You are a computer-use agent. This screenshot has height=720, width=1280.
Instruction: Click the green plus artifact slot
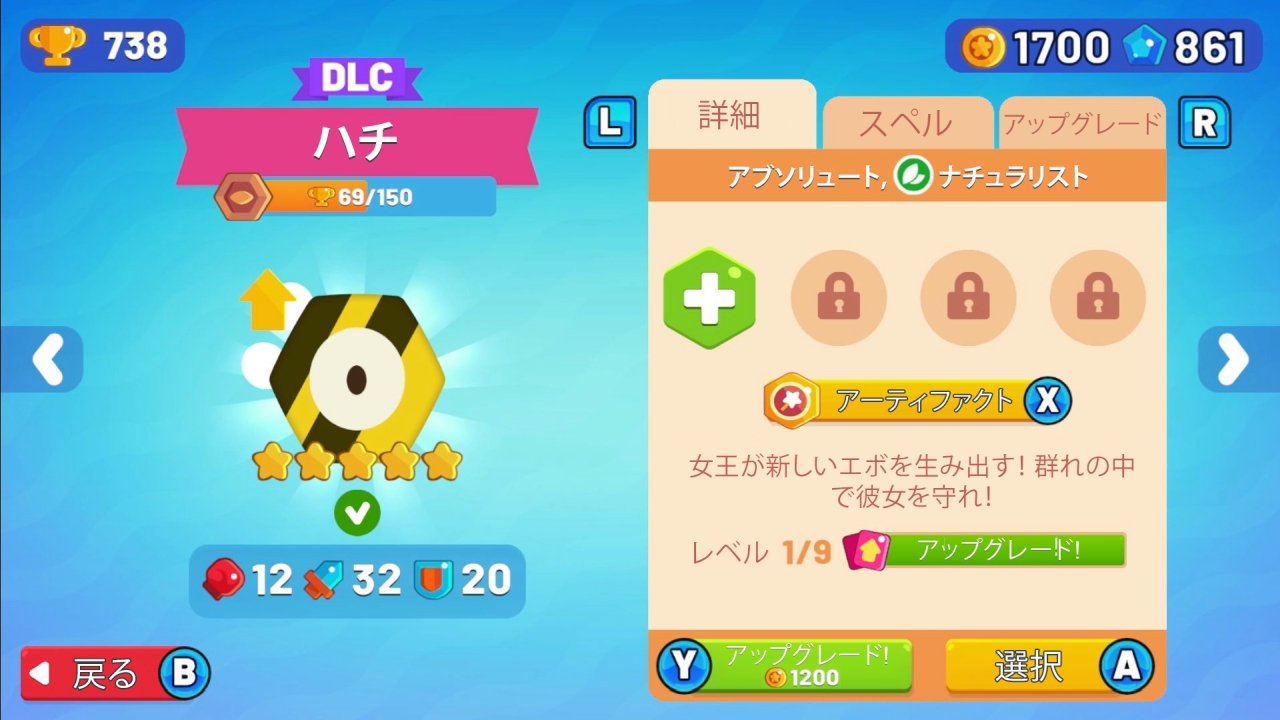[709, 298]
